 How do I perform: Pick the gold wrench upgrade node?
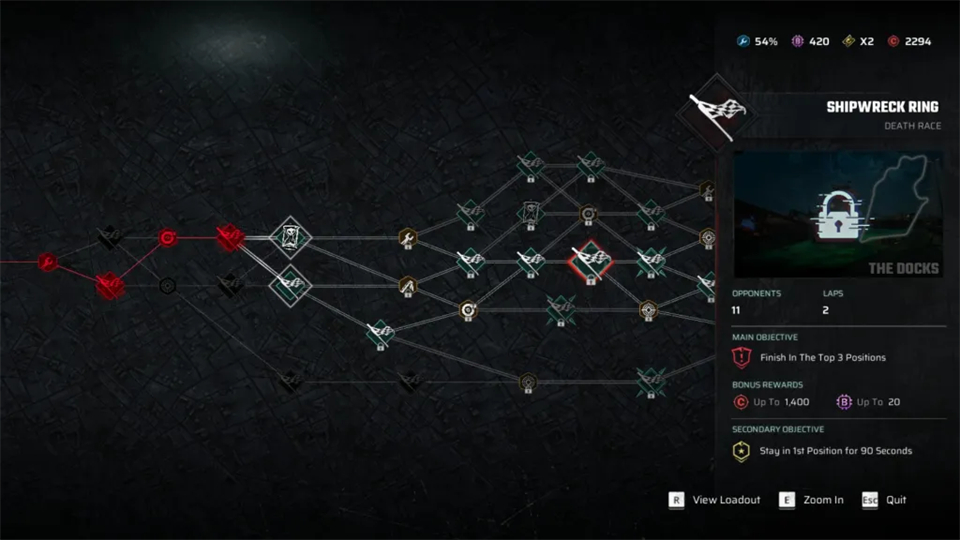point(408,238)
